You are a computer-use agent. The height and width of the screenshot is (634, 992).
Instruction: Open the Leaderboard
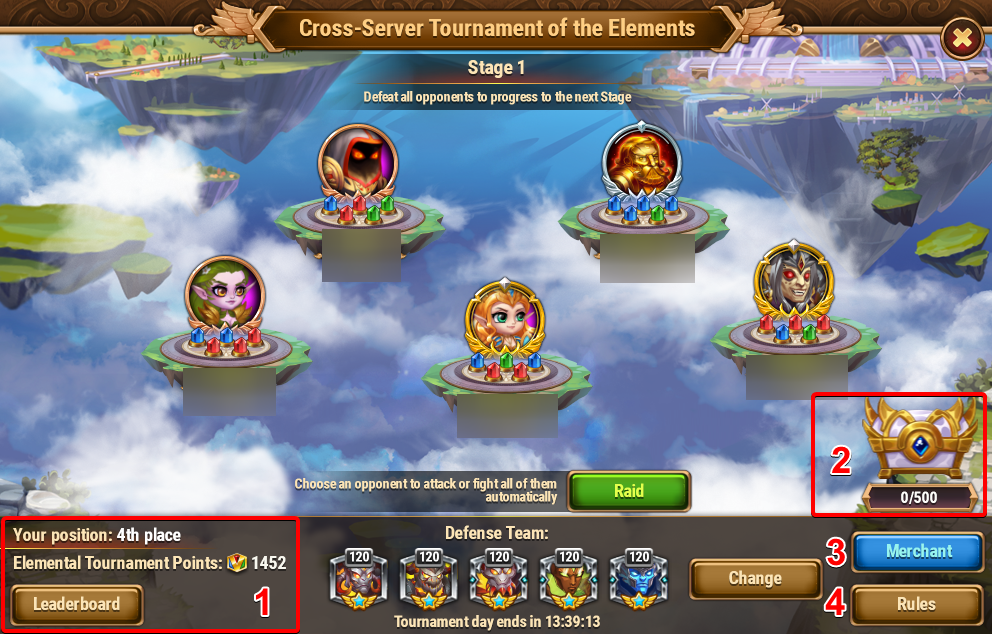coord(77,604)
